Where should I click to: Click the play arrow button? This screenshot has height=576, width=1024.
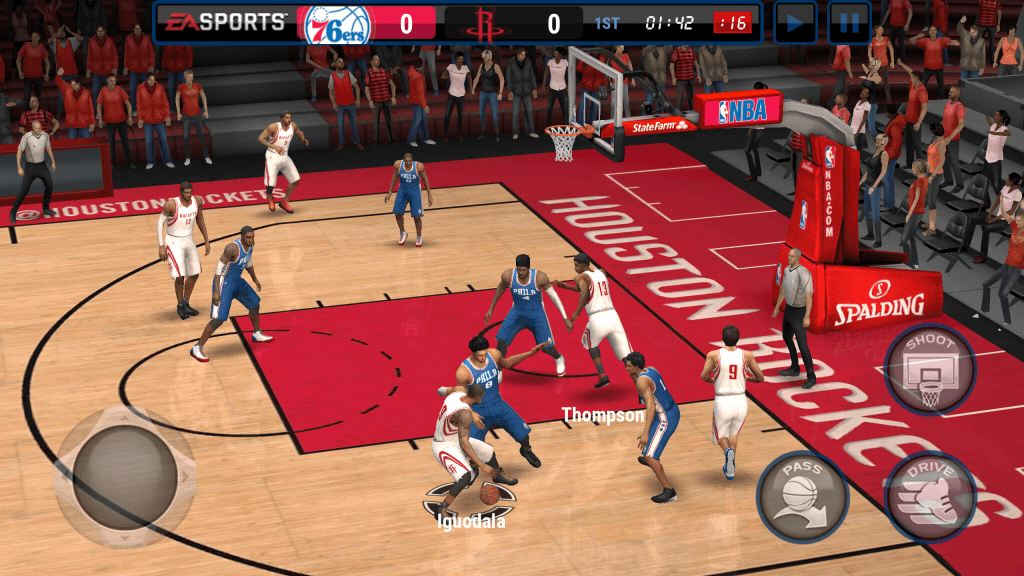pyautogui.click(x=795, y=22)
